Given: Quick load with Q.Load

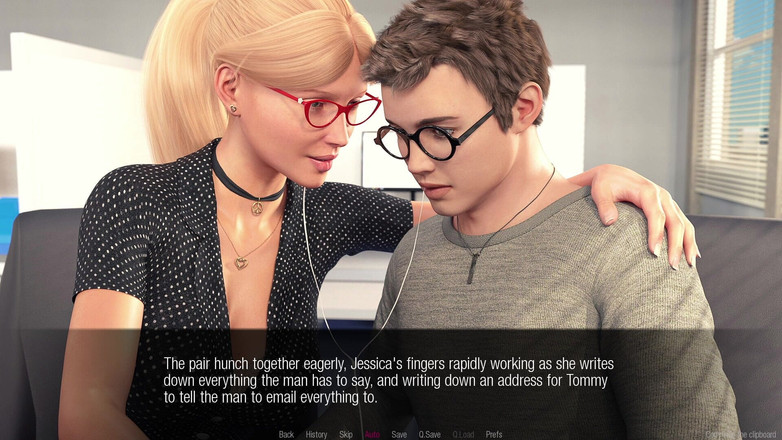Looking at the screenshot, I should point(463,434).
